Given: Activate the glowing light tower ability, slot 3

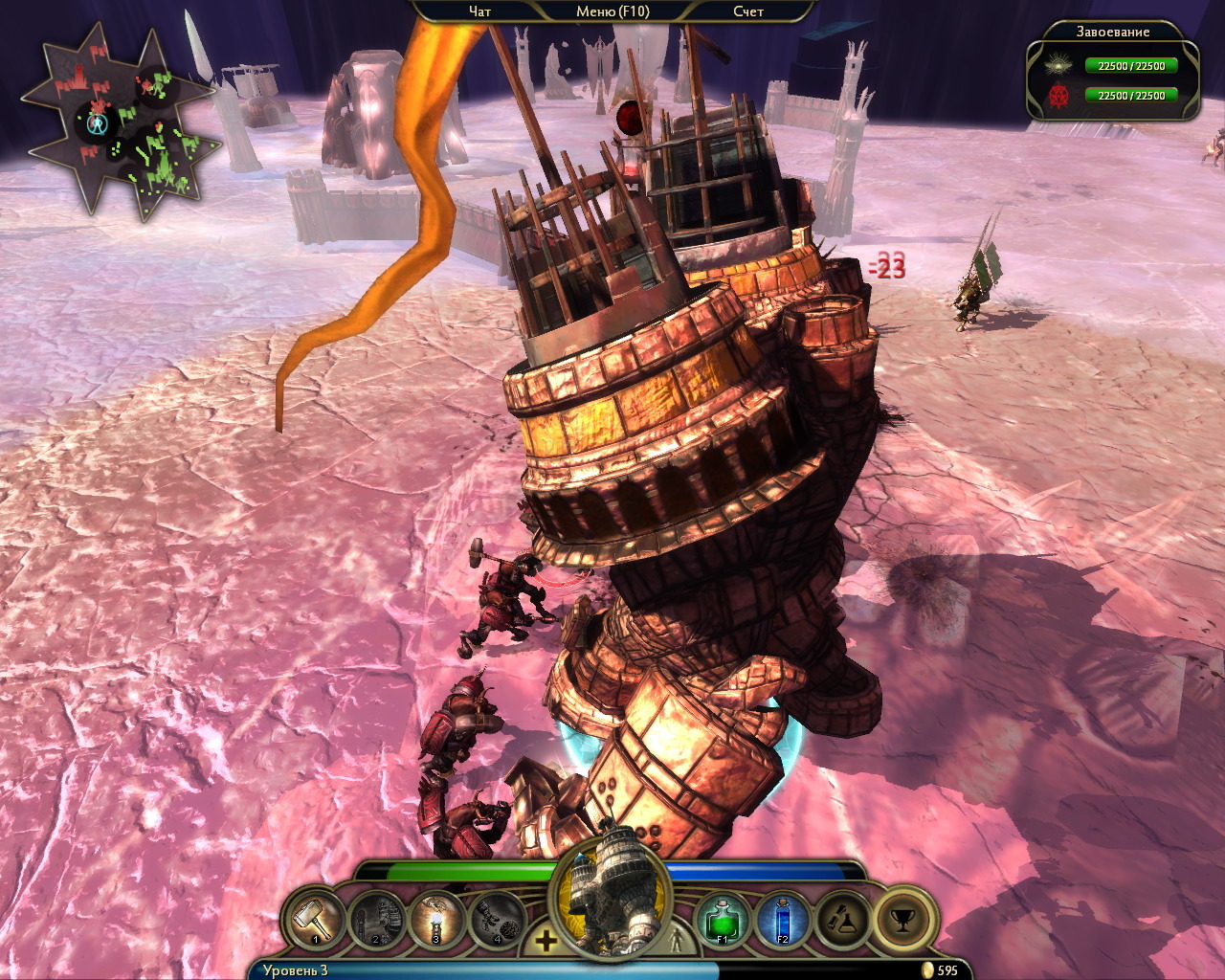Looking at the screenshot, I should (x=436, y=921).
